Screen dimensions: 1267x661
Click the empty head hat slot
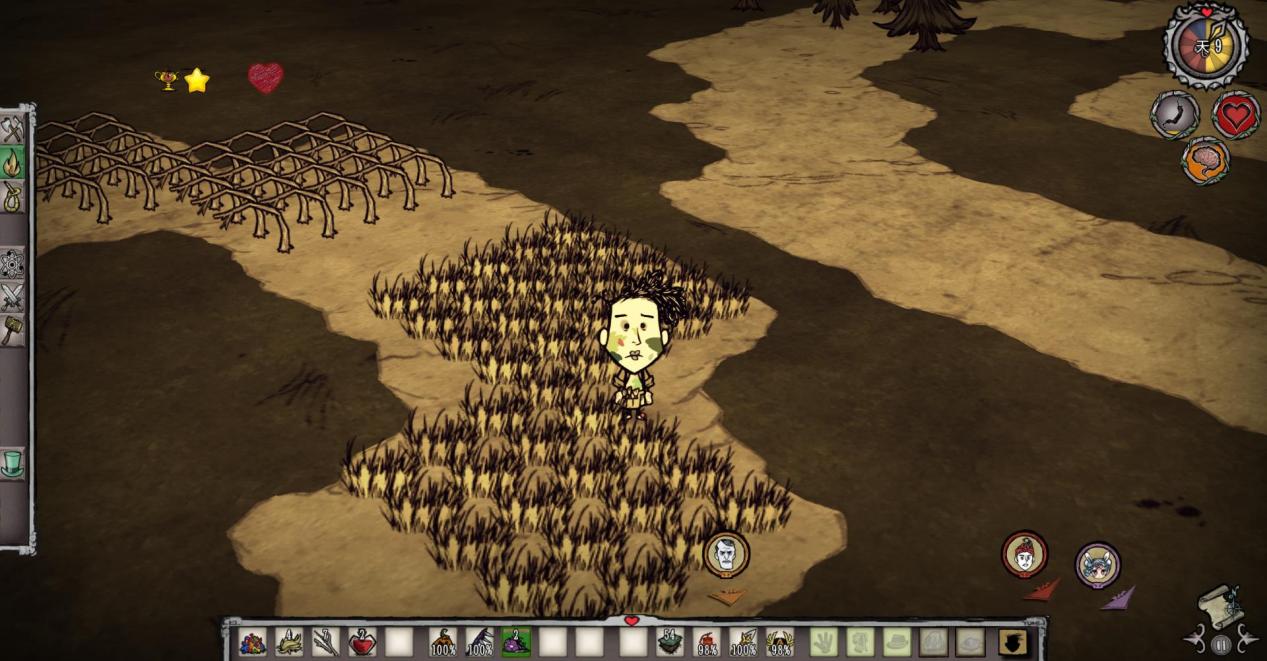click(x=896, y=641)
